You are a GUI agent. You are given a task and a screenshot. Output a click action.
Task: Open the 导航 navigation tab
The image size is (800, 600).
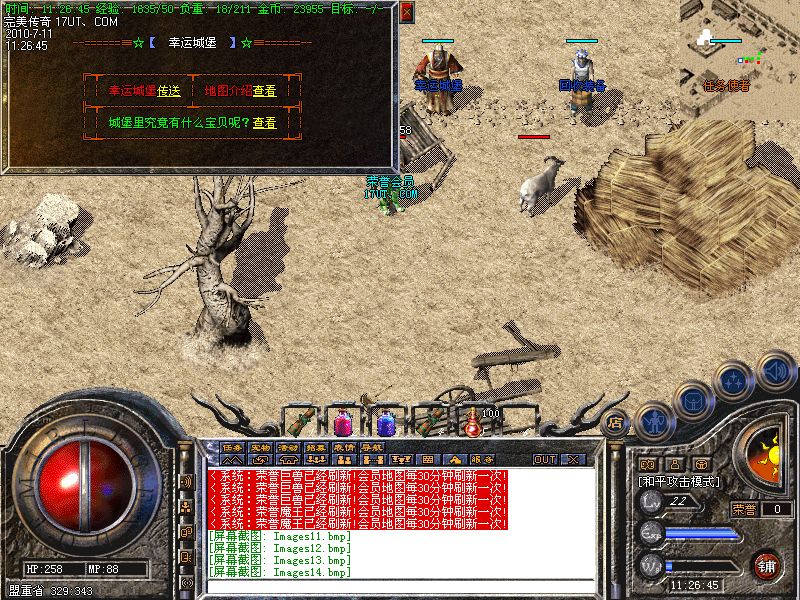click(x=372, y=447)
